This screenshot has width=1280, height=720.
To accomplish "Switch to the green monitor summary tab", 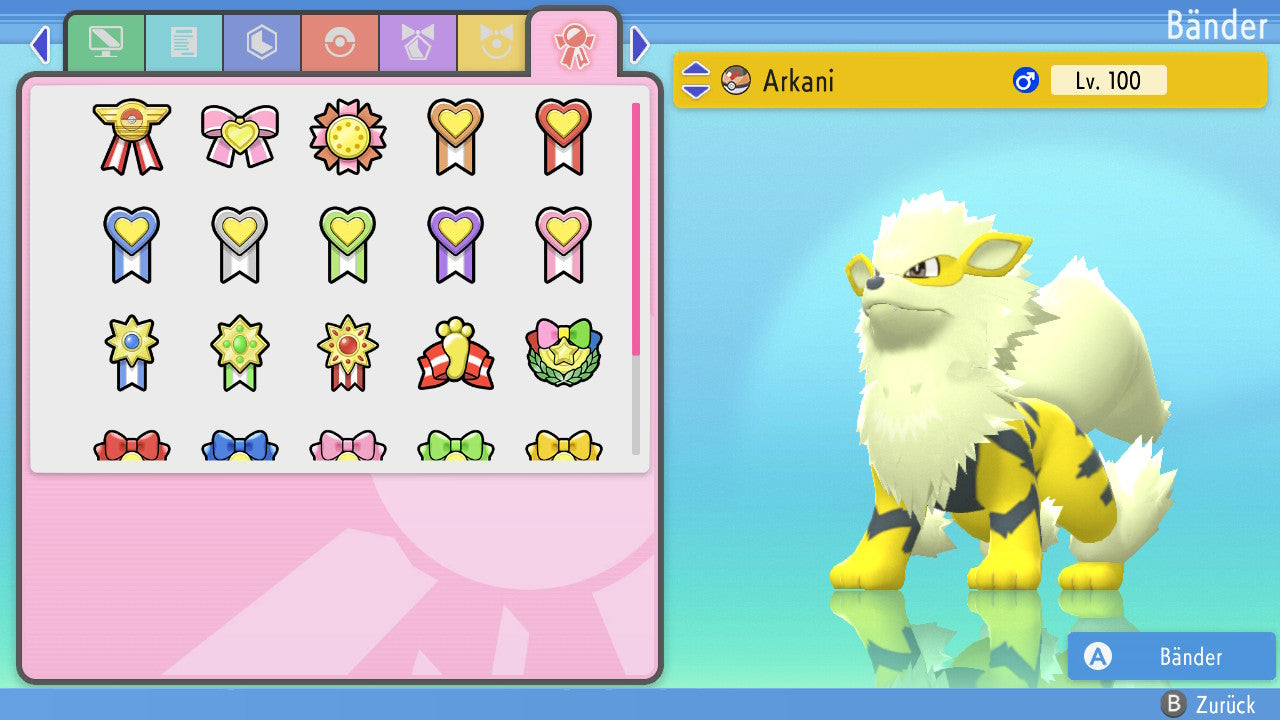I will coord(106,43).
